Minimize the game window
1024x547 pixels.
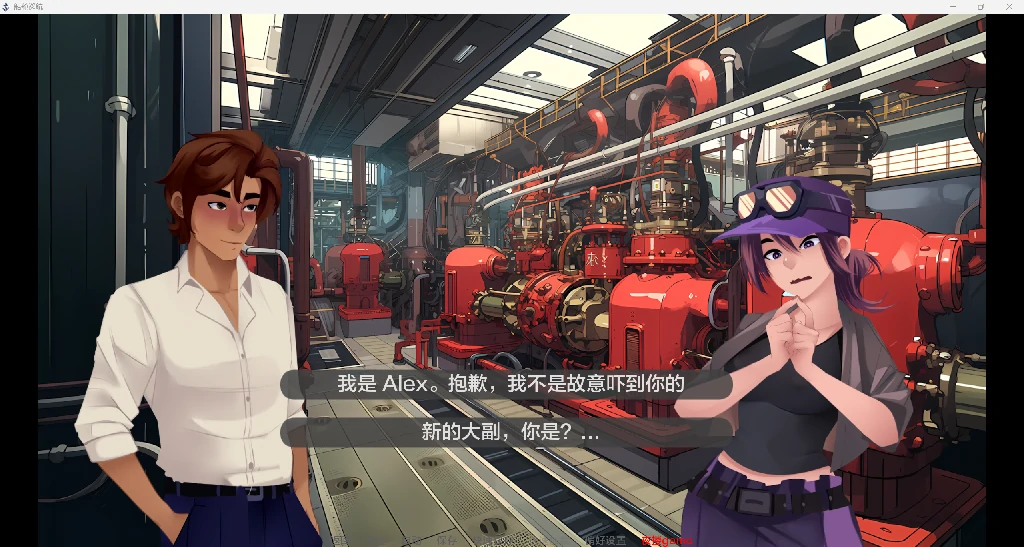tap(953, 6)
